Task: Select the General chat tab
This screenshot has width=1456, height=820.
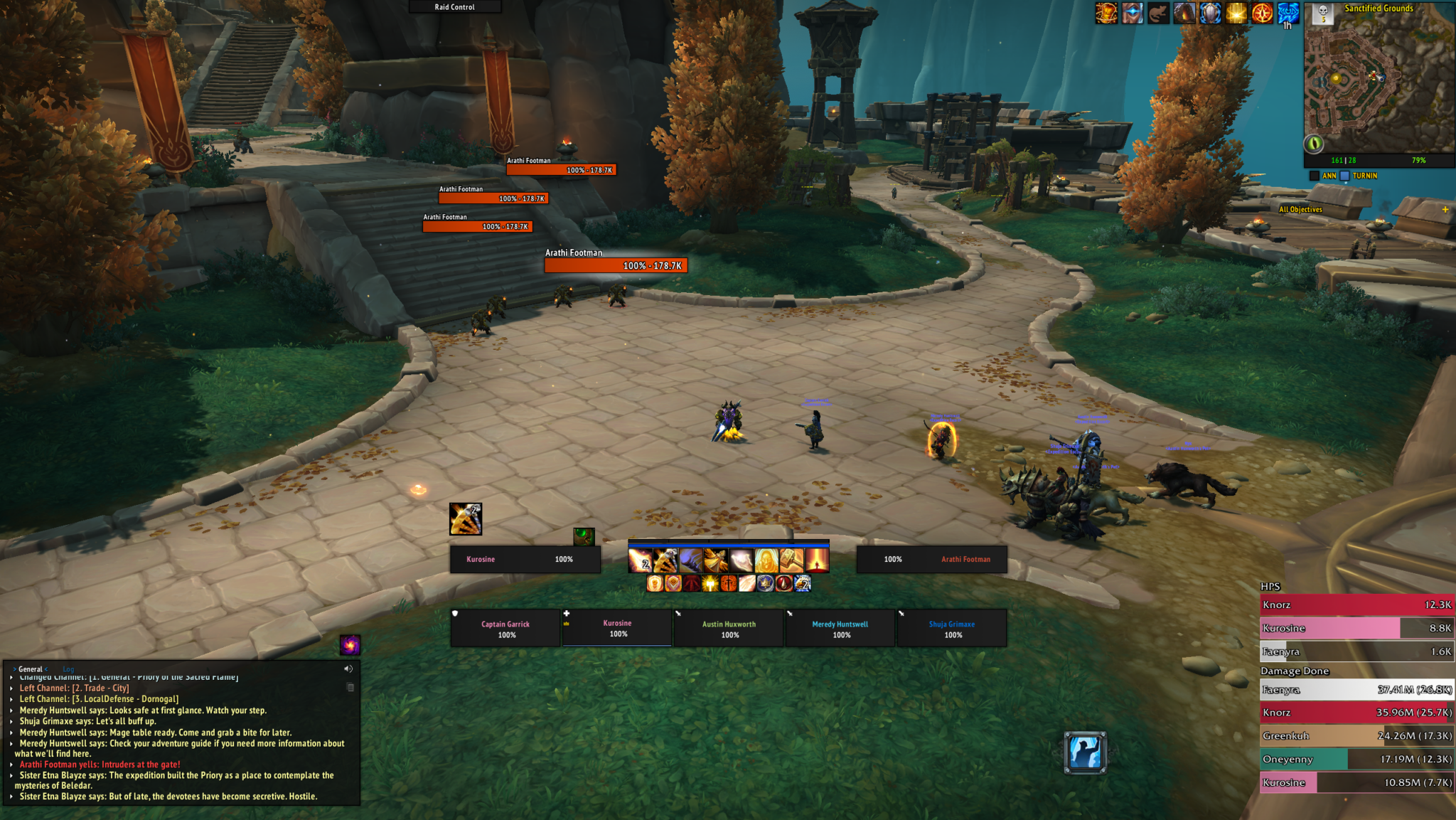Action: coord(29,669)
